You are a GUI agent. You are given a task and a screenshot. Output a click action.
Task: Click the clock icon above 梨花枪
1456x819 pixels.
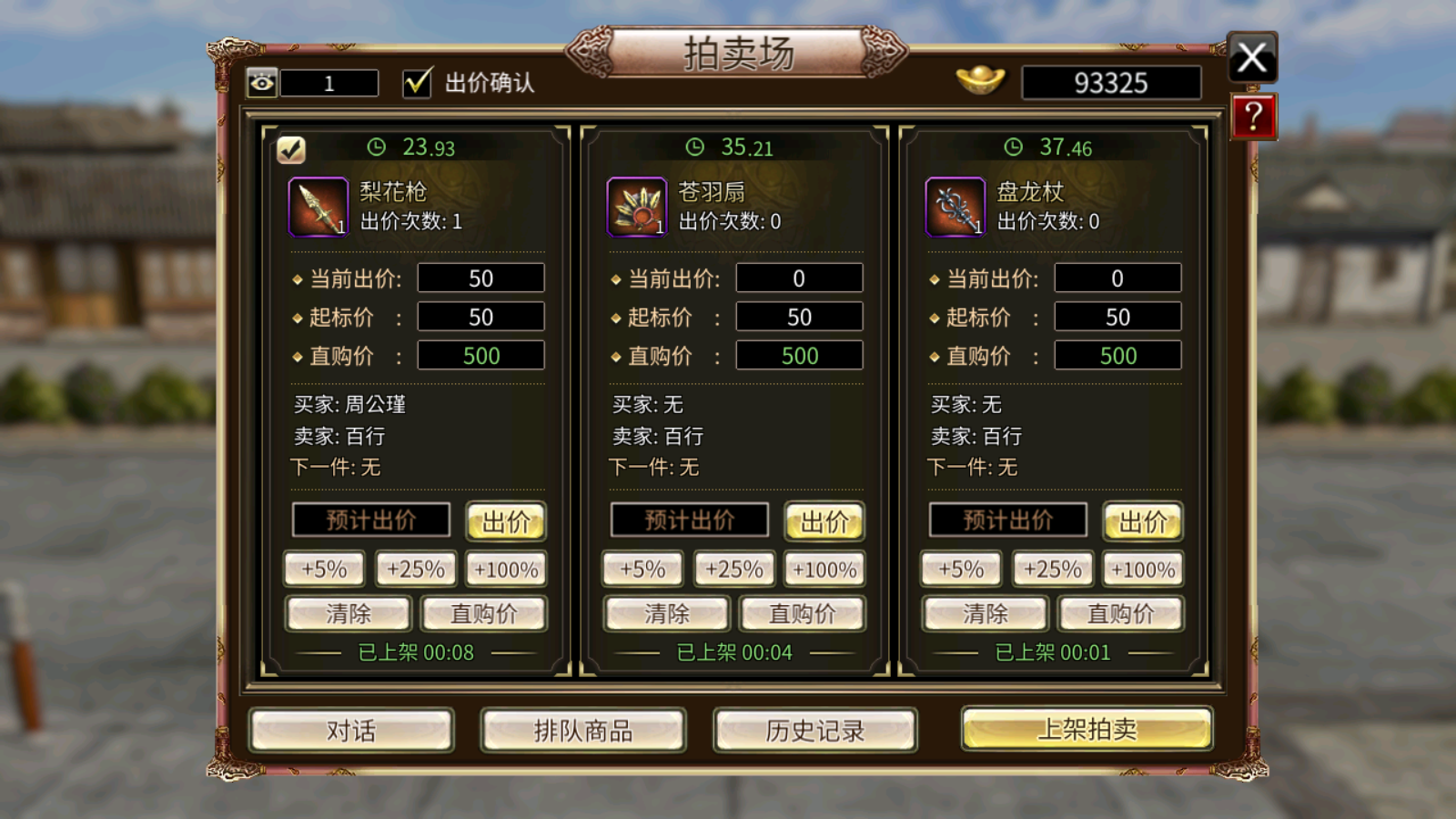(x=375, y=146)
